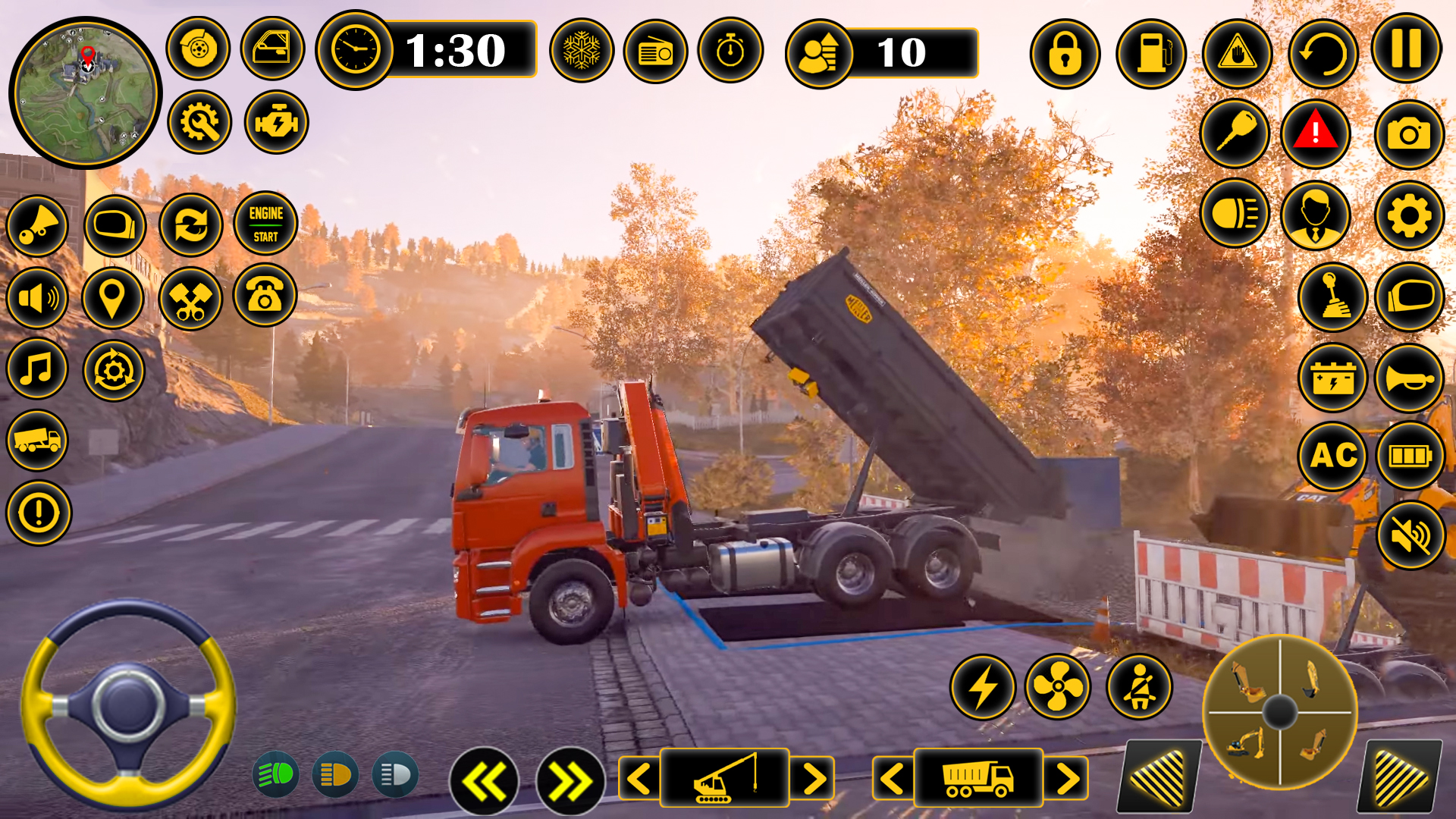Sound the horn trumpet button
The height and width of the screenshot is (819, 1456).
coord(1409,378)
